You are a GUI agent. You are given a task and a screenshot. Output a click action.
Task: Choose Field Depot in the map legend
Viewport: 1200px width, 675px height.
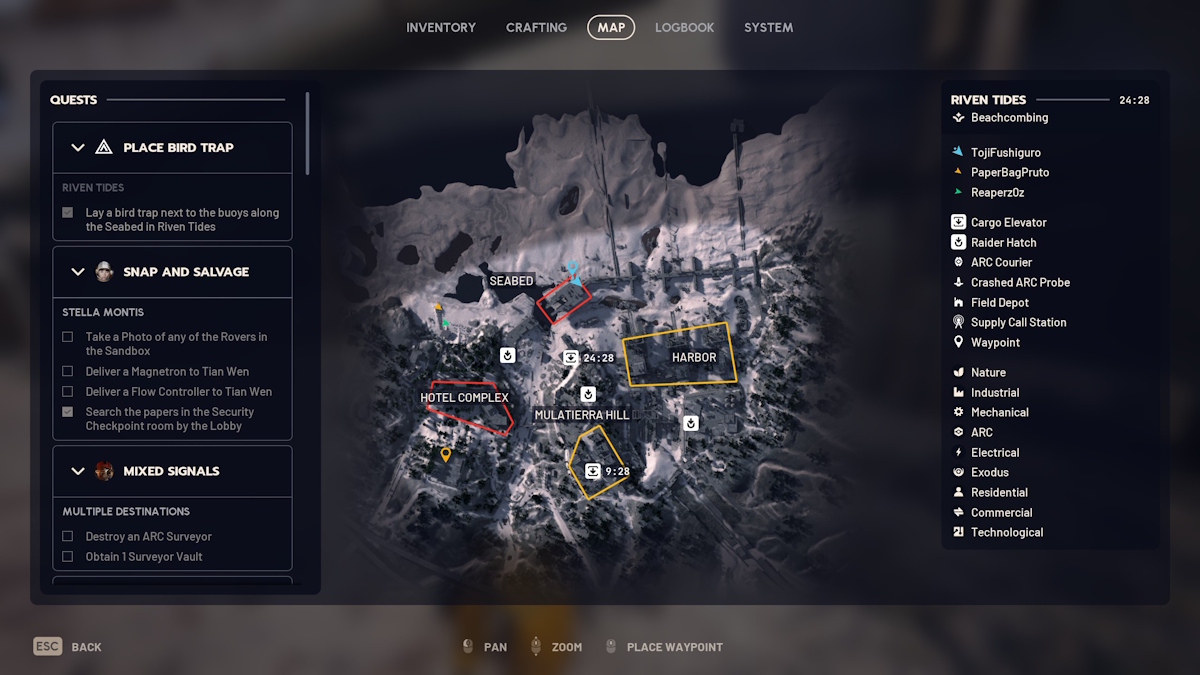pos(999,302)
